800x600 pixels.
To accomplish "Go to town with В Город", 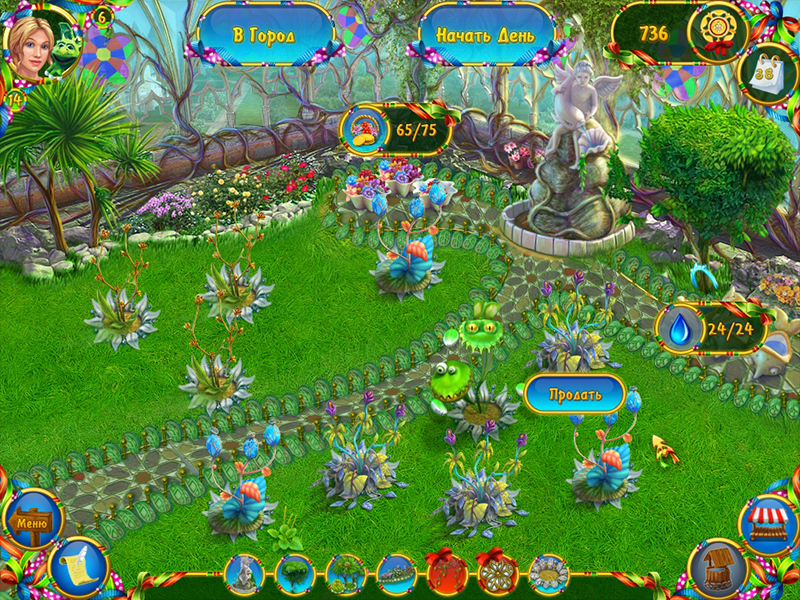I will (265, 35).
